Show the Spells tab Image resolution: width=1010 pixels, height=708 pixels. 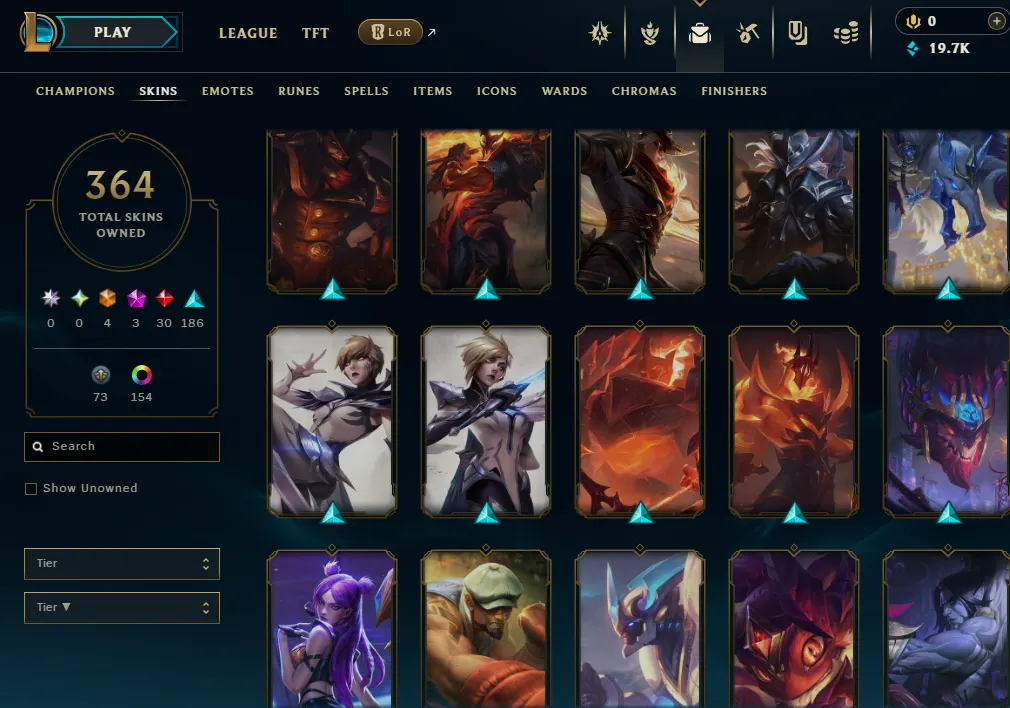click(x=366, y=91)
